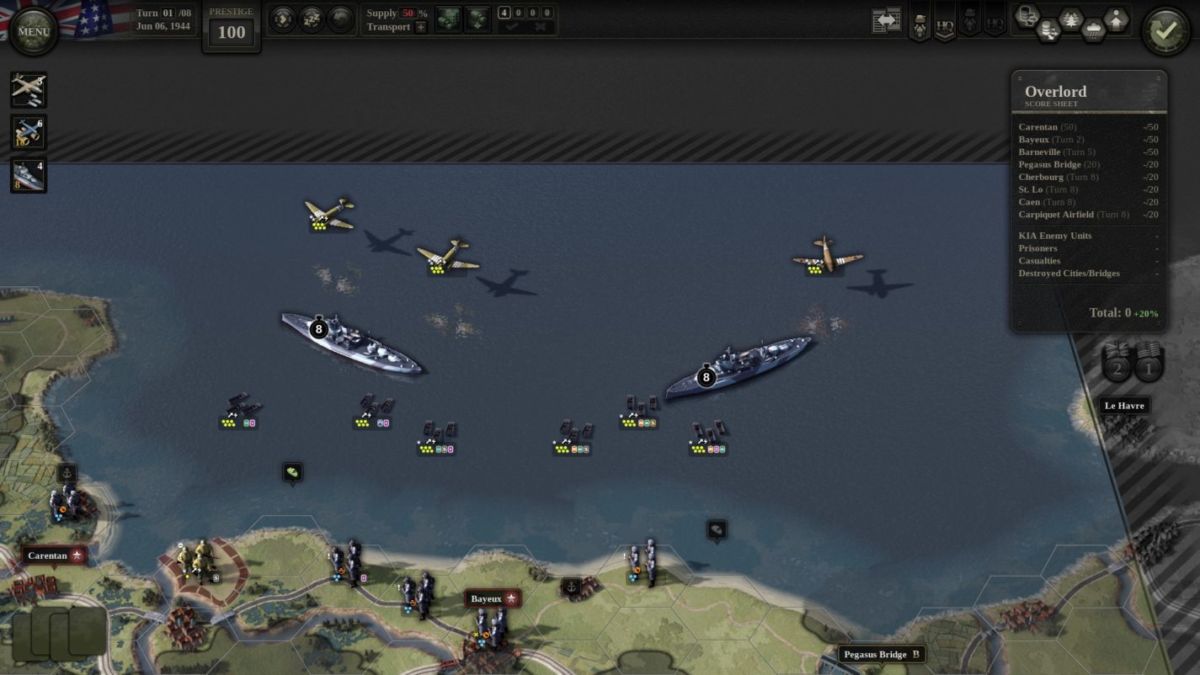Toggle the forest terrain hexagon icon
1200x675 pixels.
click(1071, 19)
